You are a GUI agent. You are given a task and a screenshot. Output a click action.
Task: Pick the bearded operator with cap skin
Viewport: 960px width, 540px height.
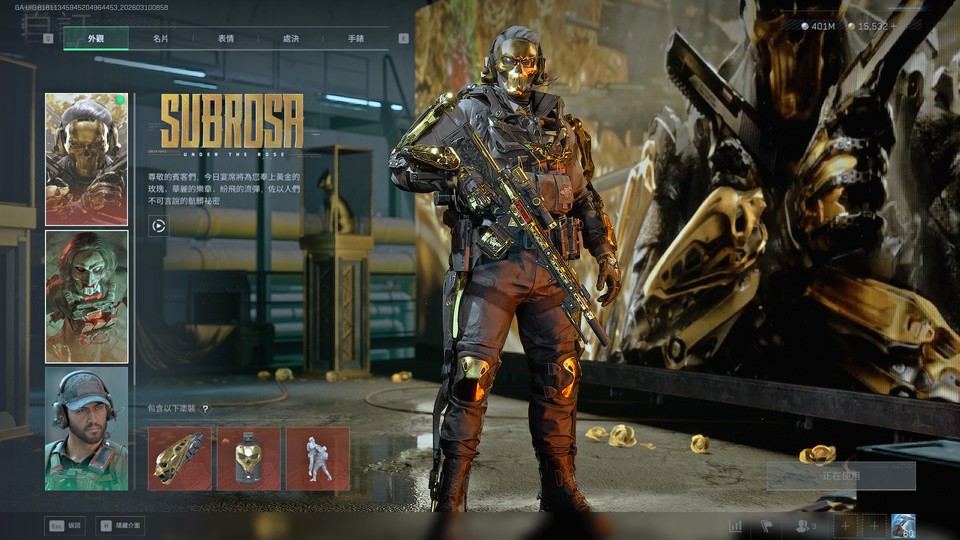[x=86, y=429]
